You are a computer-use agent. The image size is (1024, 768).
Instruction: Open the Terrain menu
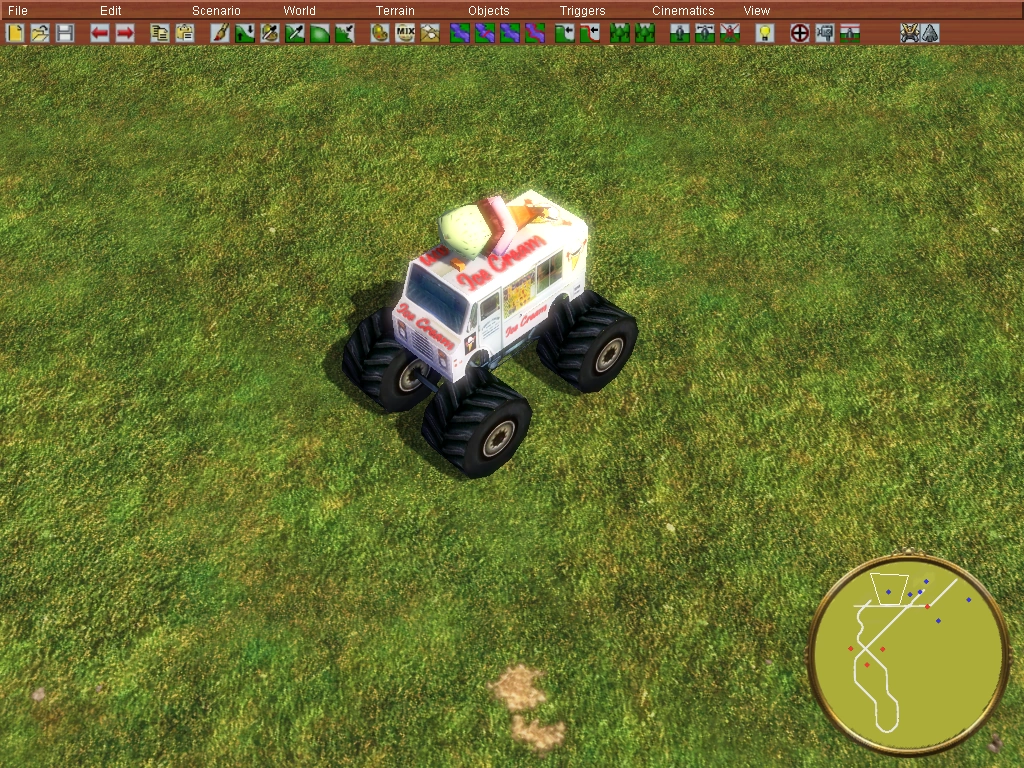click(x=395, y=11)
